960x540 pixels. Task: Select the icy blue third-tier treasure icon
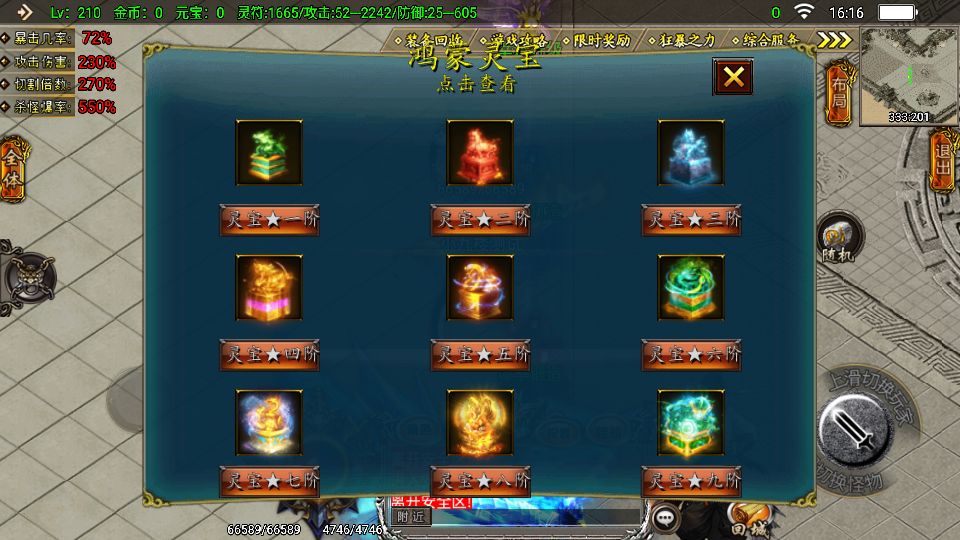(691, 153)
